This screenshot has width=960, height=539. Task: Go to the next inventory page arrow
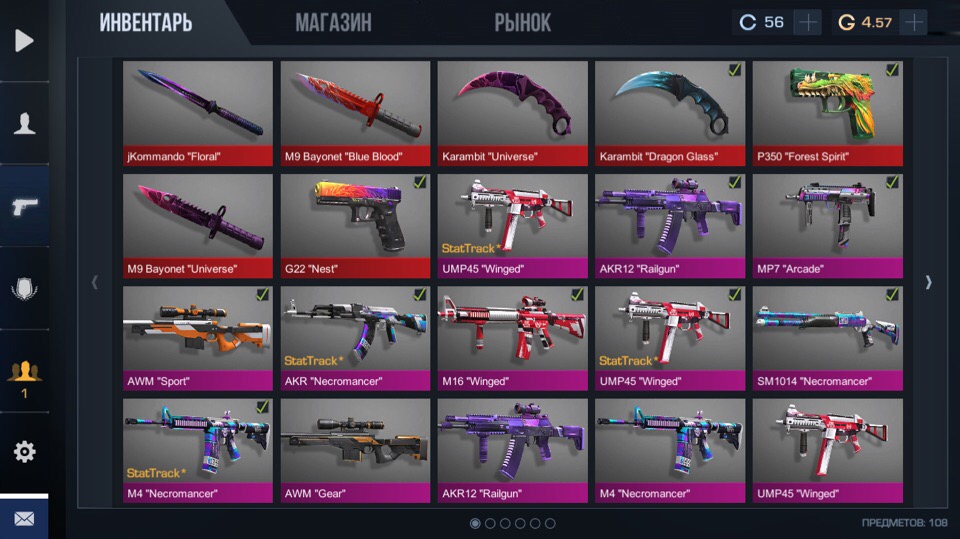[x=928, y=282]
